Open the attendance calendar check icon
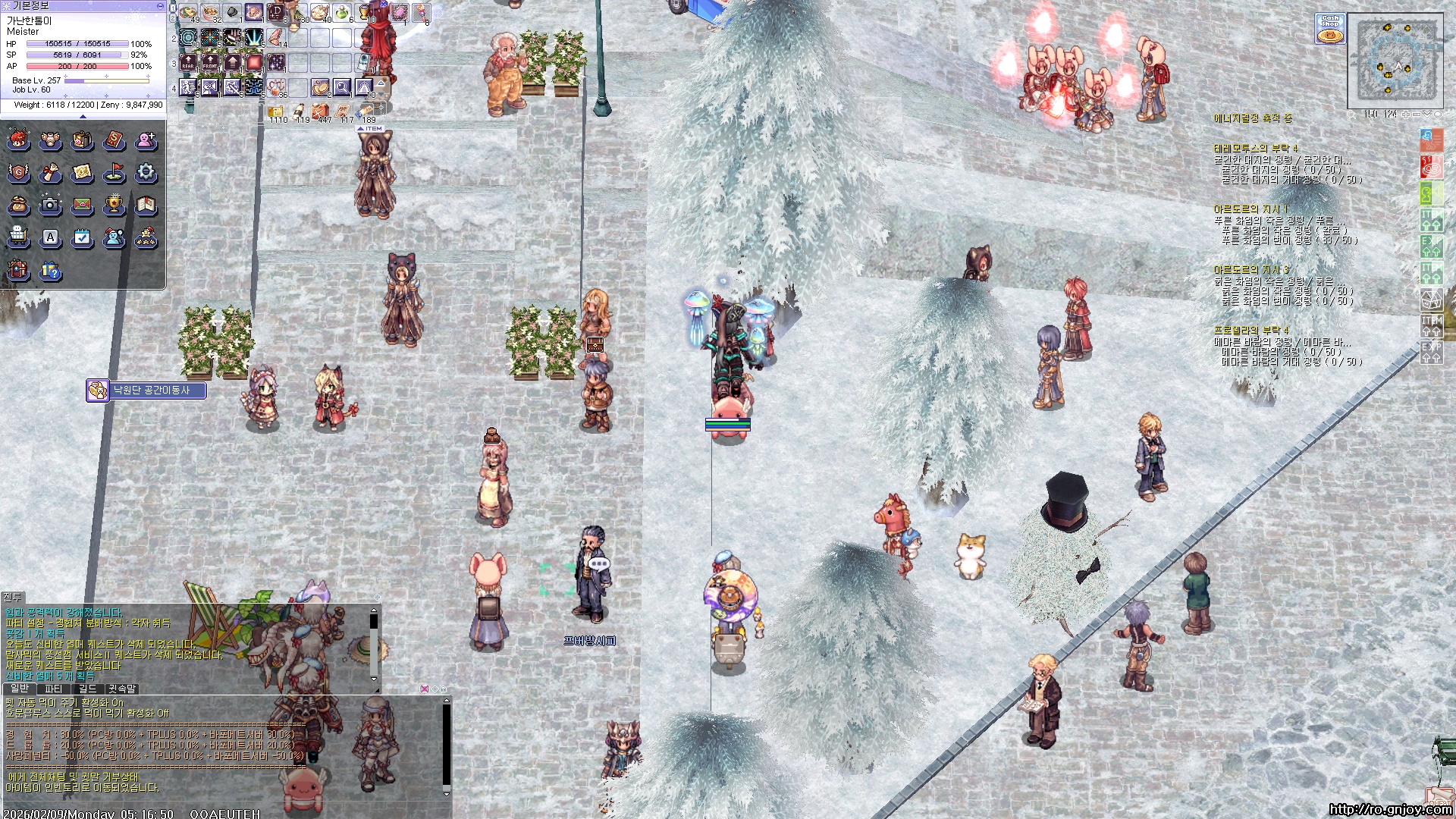 [82, 238]
